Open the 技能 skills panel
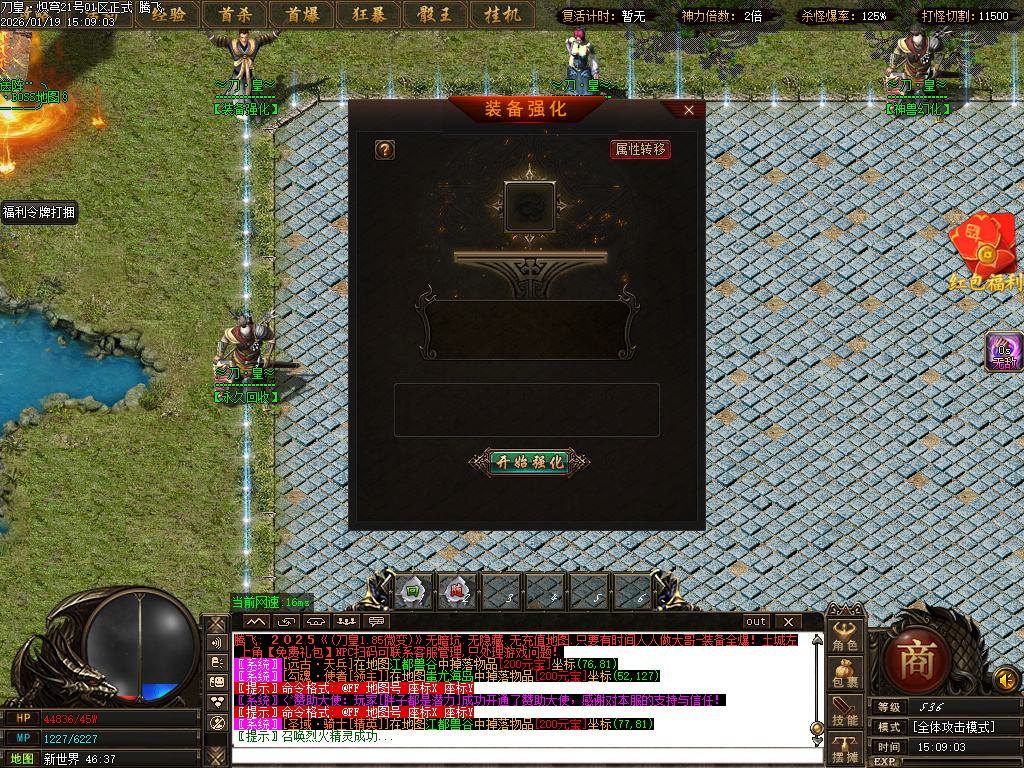The image size is (1024, 768). [846, 711]
